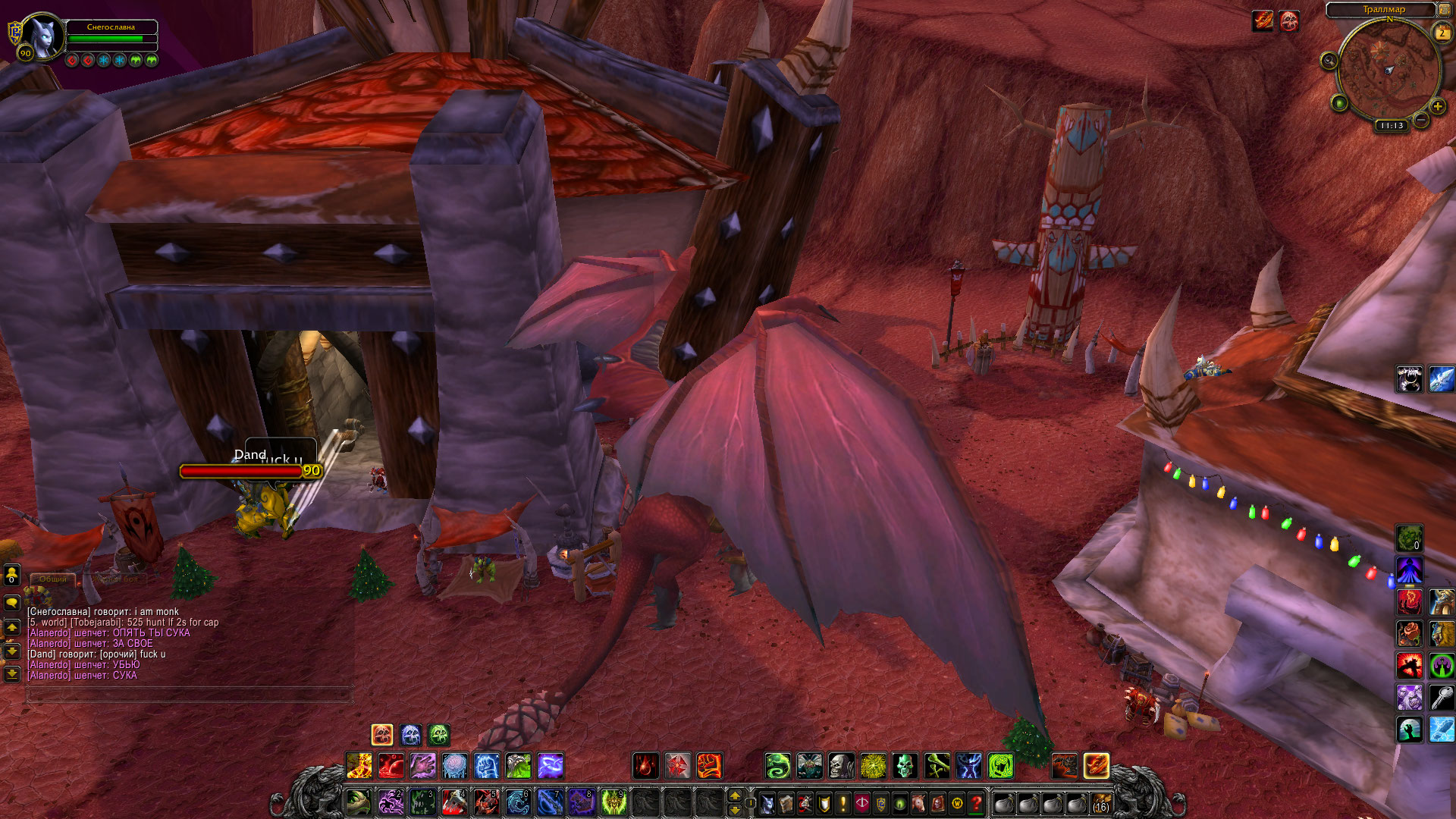Zoom out the minimap with the minus button

click(x=1421, y=120)
